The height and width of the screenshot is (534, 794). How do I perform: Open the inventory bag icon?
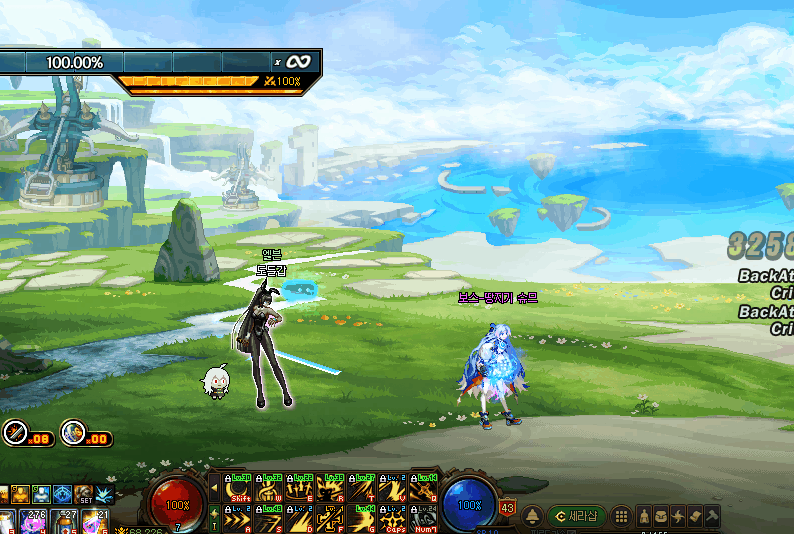coord(660,516)
